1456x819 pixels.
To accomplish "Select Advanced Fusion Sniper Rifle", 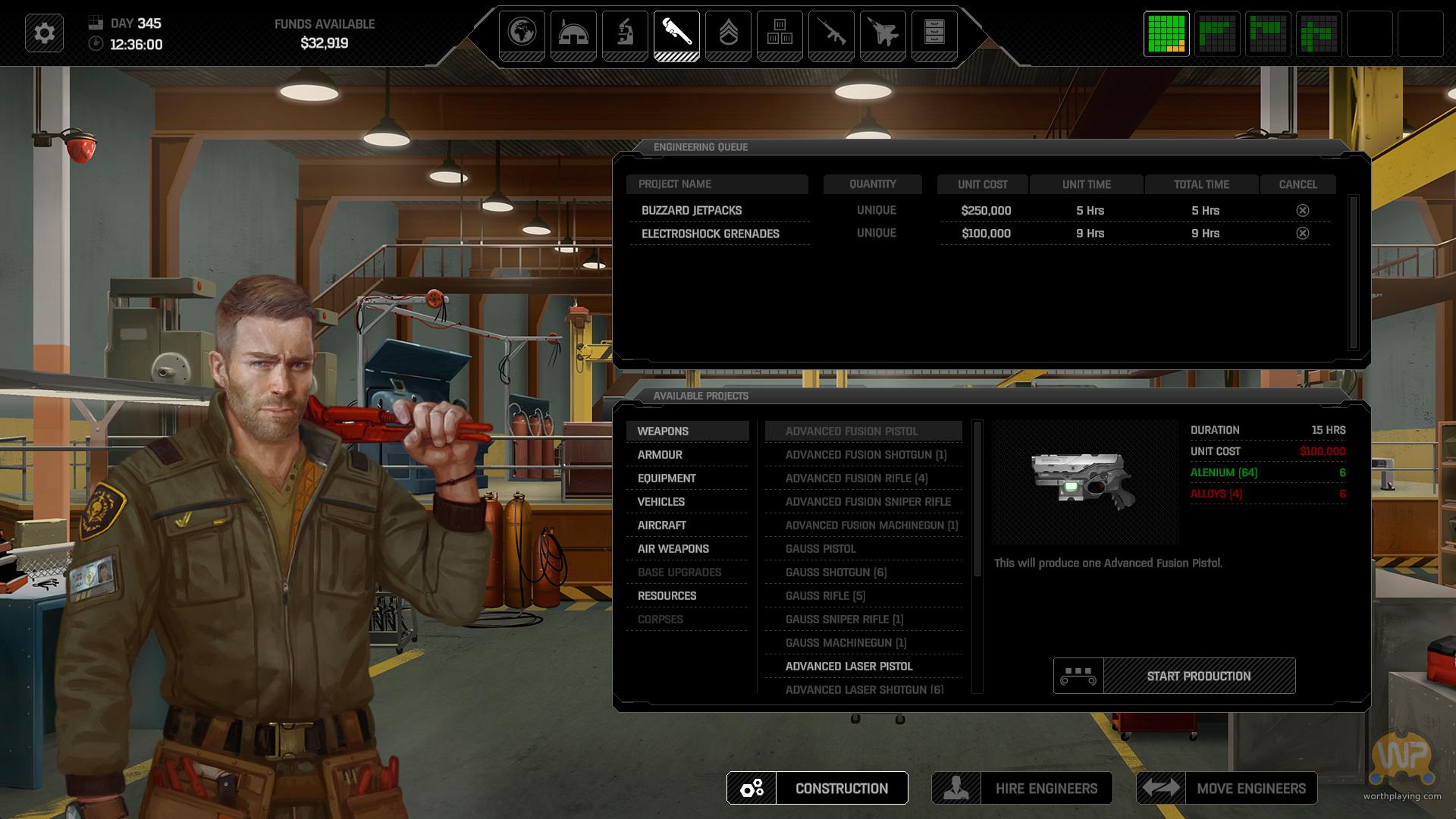I will tap(868, 501).
